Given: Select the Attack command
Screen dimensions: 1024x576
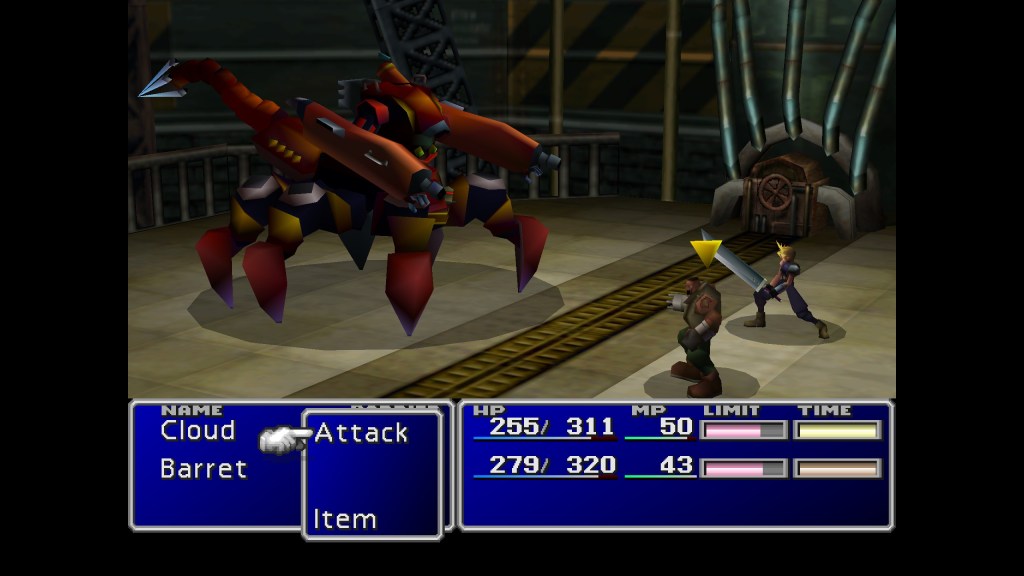Looking at the screenshot, I should (361, 433).
